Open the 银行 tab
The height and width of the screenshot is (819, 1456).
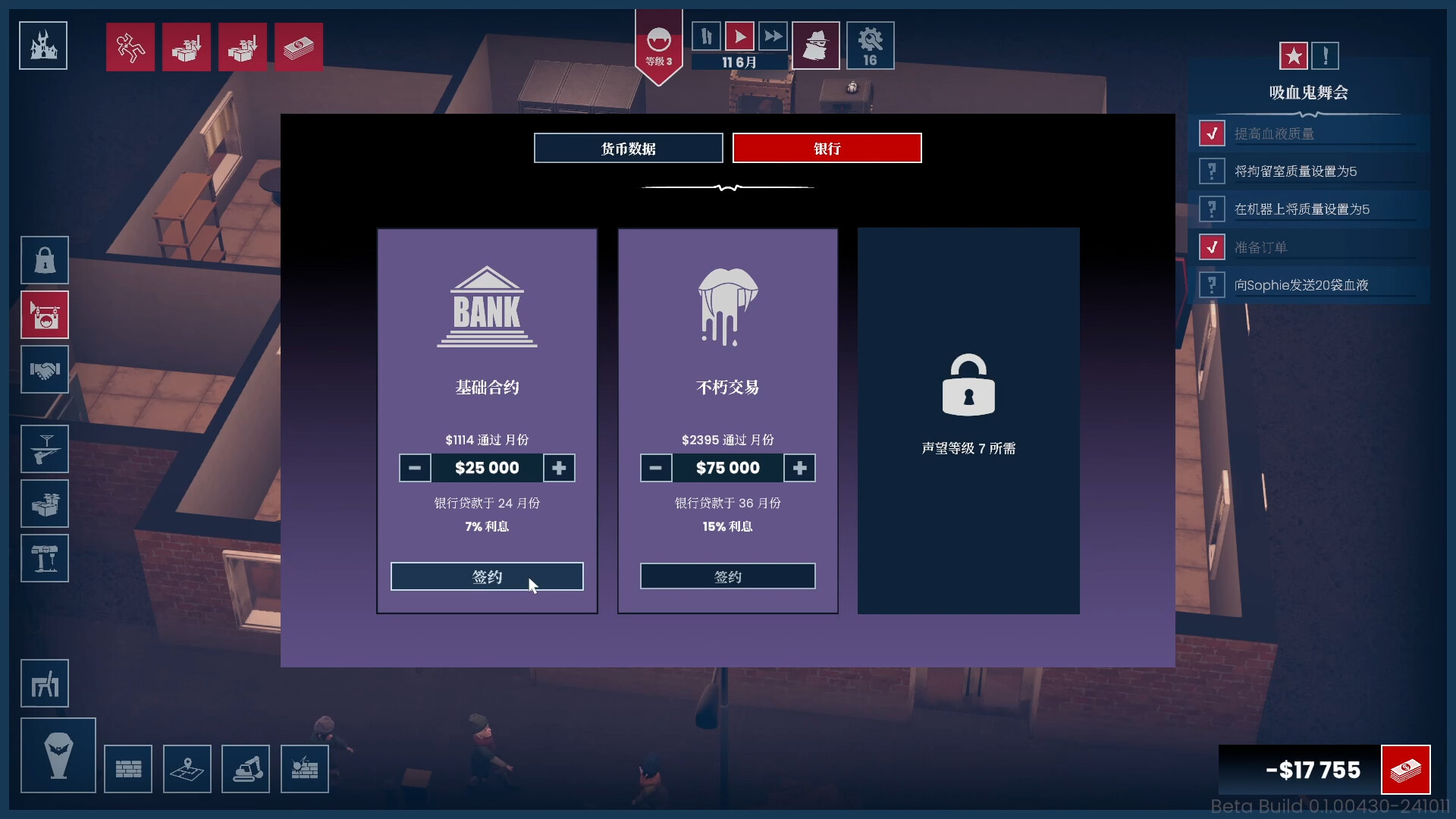(x=827, y=147)
